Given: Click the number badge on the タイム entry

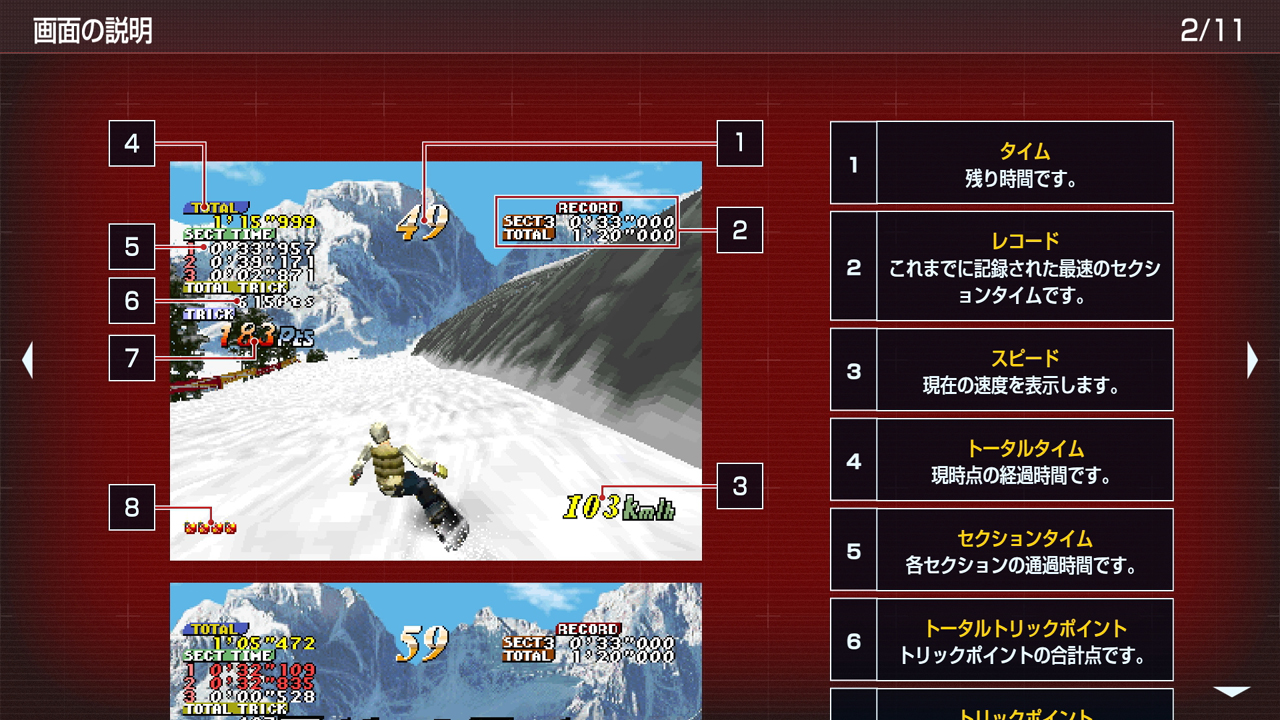Looking at the screenshot, I should pos(853,163).
